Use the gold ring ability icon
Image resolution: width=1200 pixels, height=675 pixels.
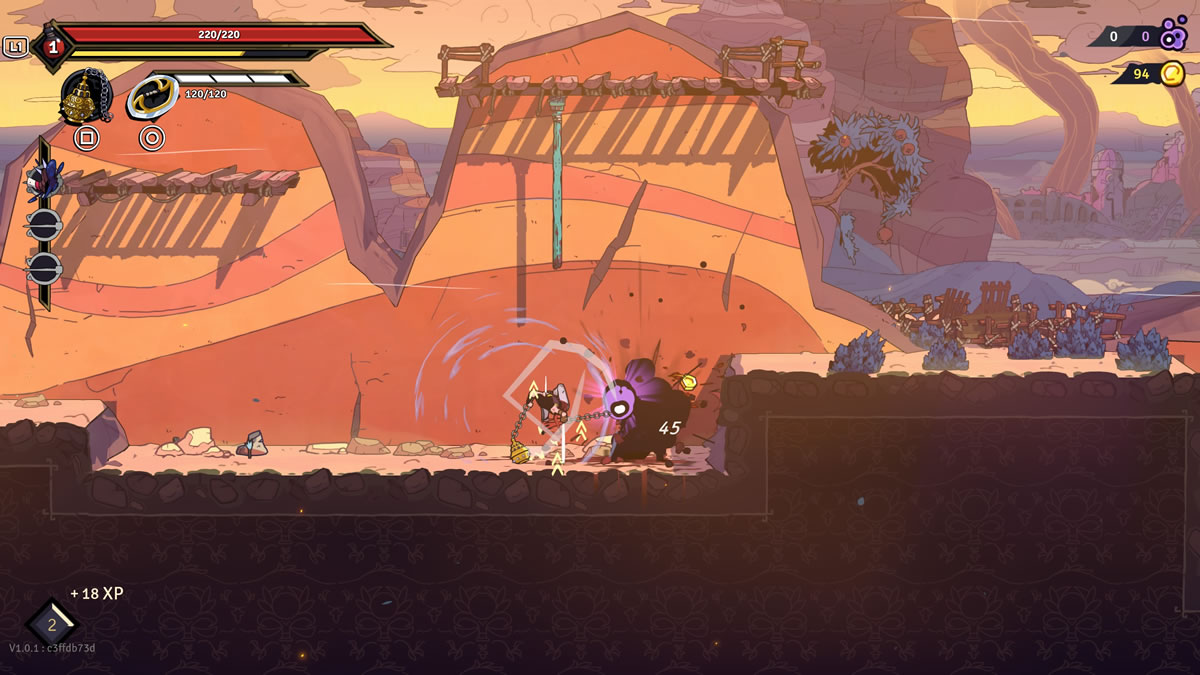pyautogui.click(x=152, y=97)
